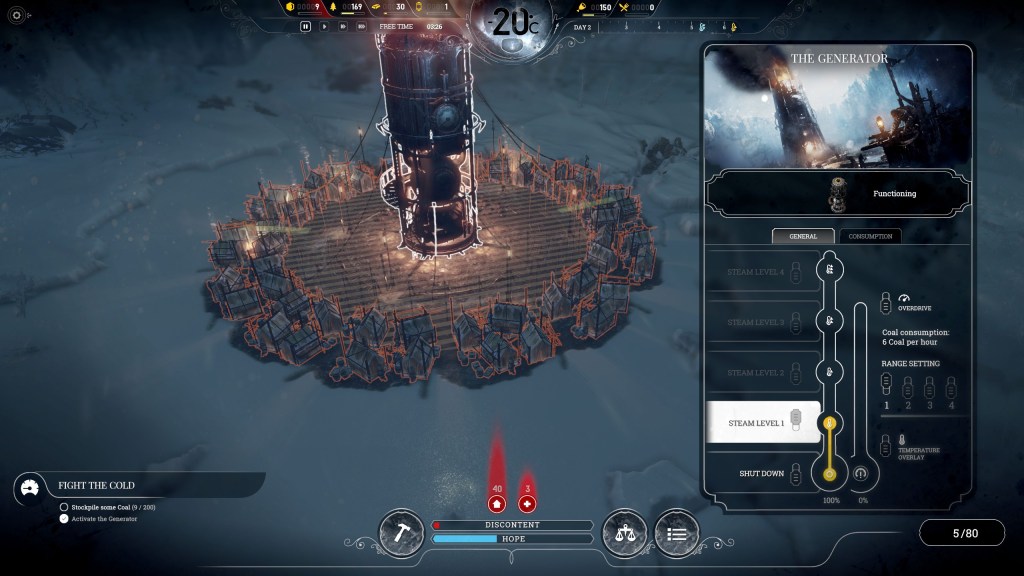Toggle the Overdrive switch

coord(887,301)
